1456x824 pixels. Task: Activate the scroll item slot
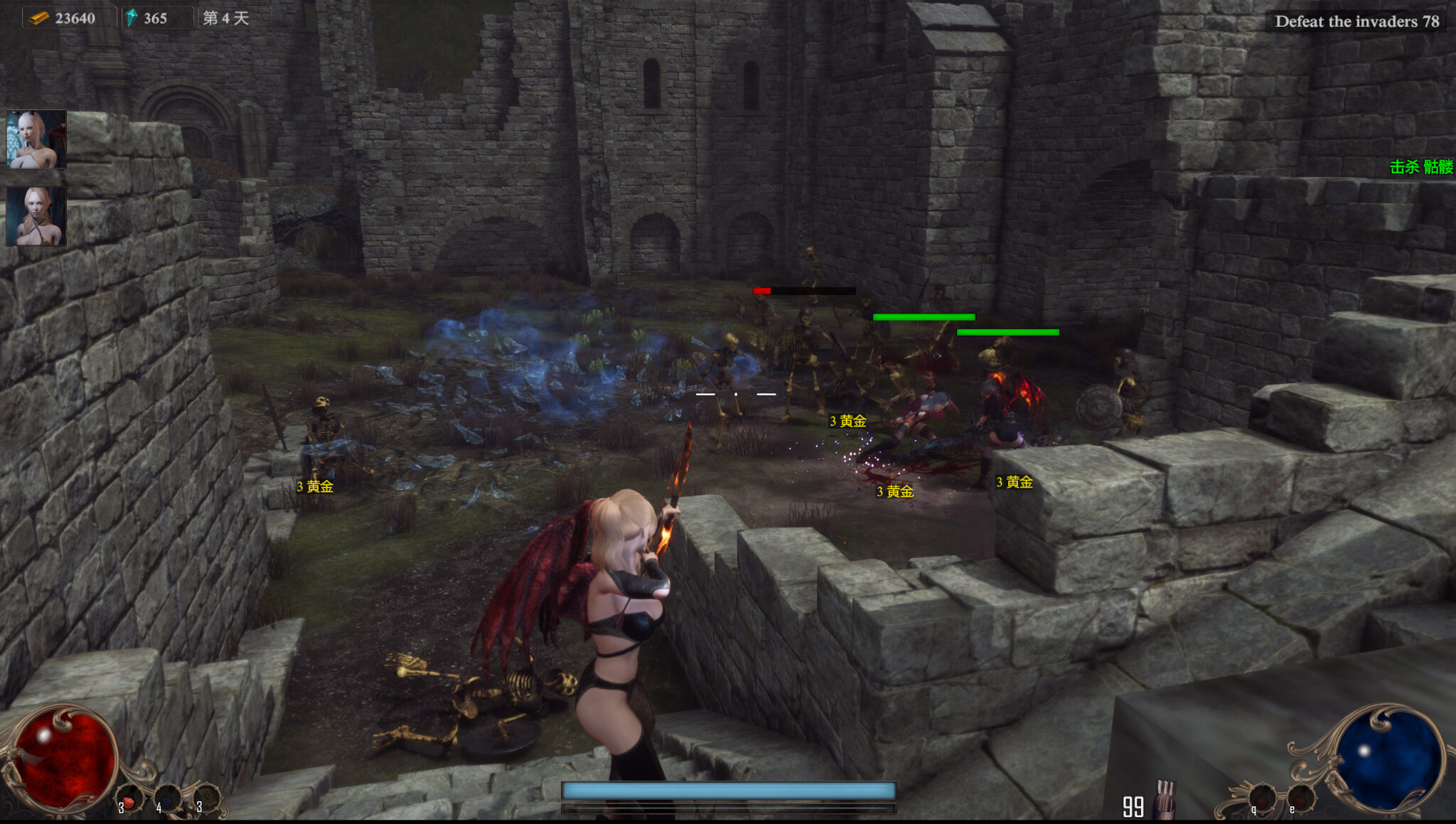pyautogui.click(x=207, y=797)
